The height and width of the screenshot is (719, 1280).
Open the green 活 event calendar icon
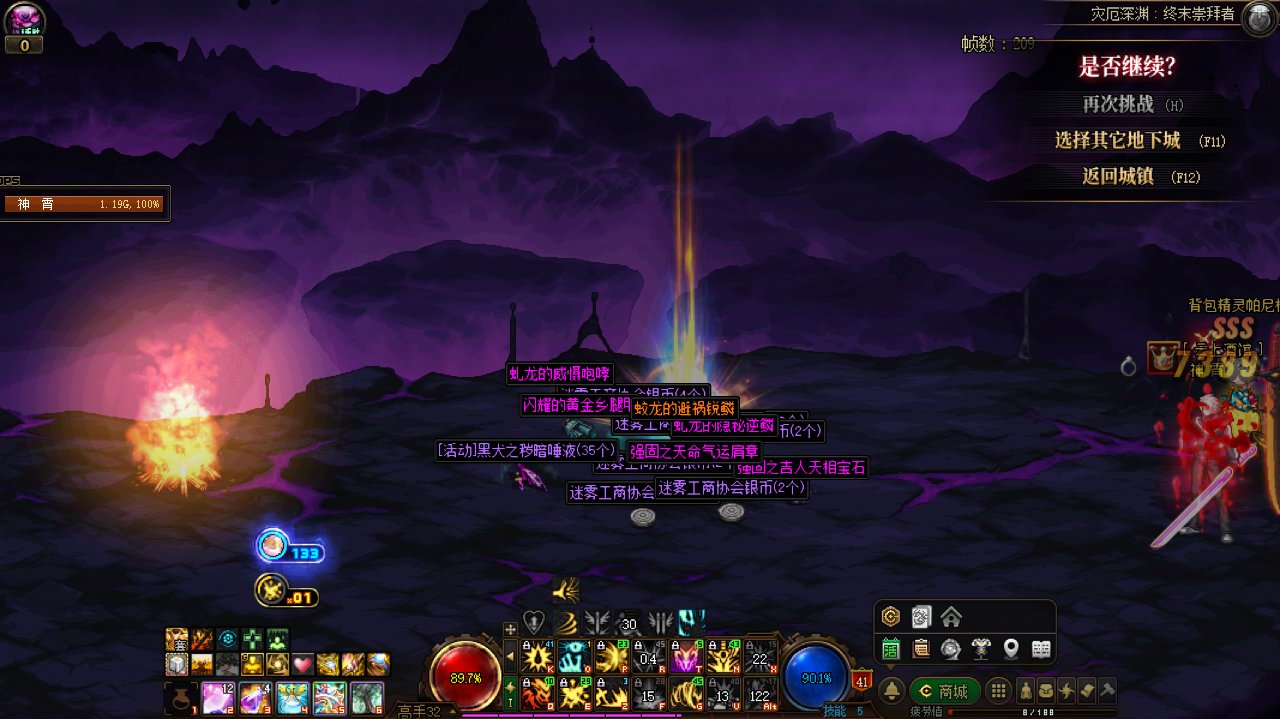pos(890,649)
